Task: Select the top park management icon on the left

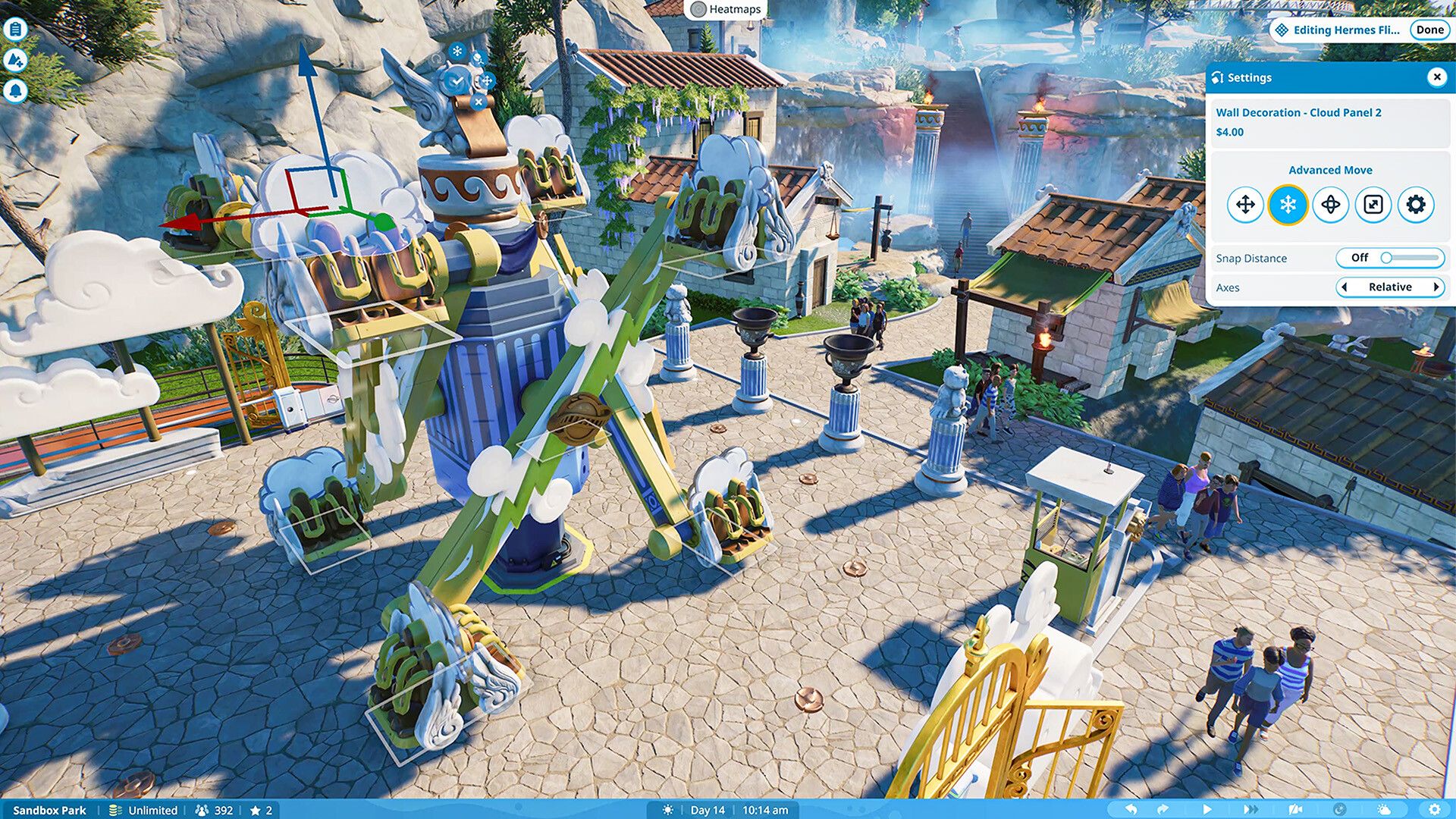Action: (x=17, y=29)
